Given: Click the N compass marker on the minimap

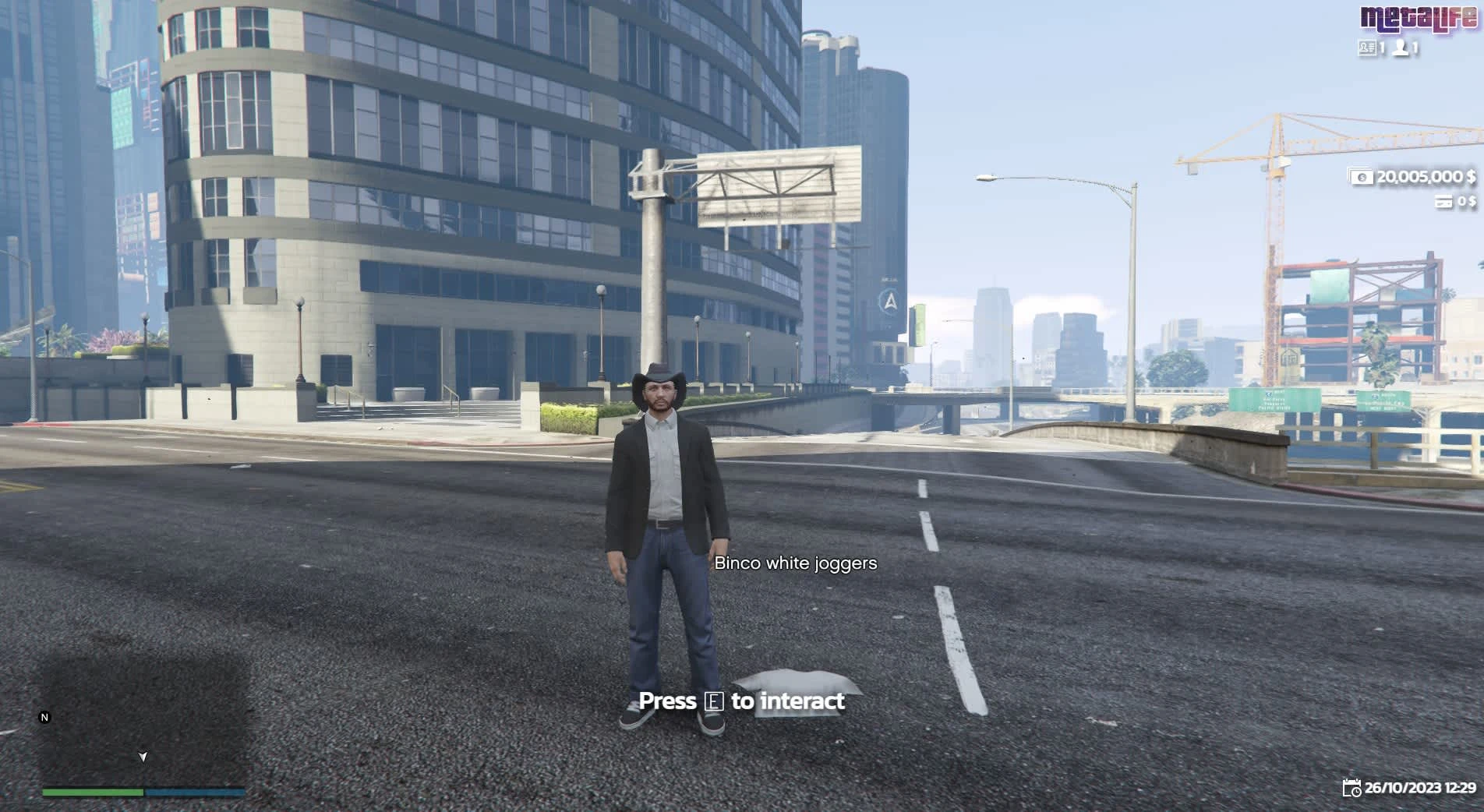Looking at the screenshot, I should click(x=44, y=717).
